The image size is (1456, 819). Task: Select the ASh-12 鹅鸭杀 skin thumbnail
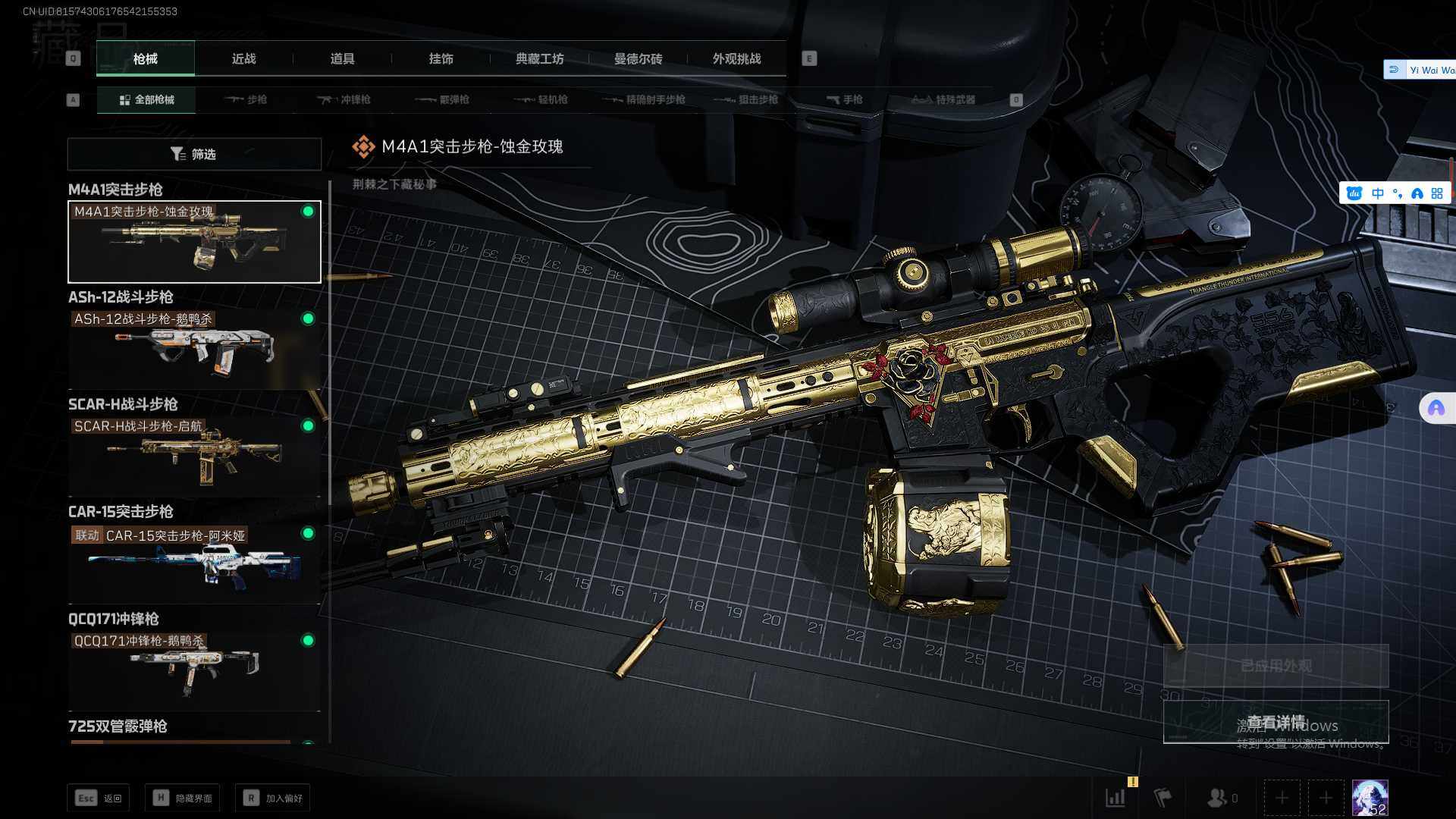click(x=194, y=350)
